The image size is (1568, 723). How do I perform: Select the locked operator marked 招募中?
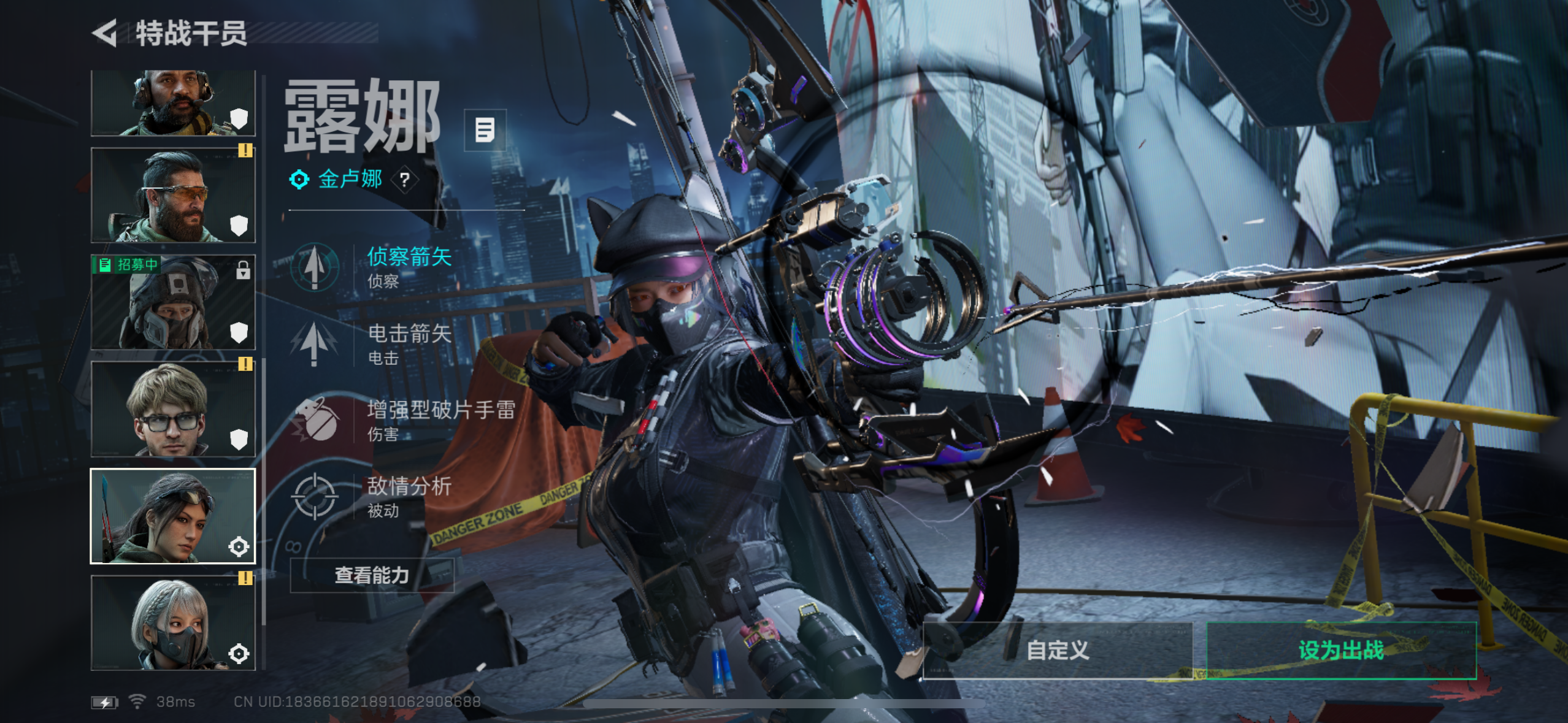tap(173, 302)
